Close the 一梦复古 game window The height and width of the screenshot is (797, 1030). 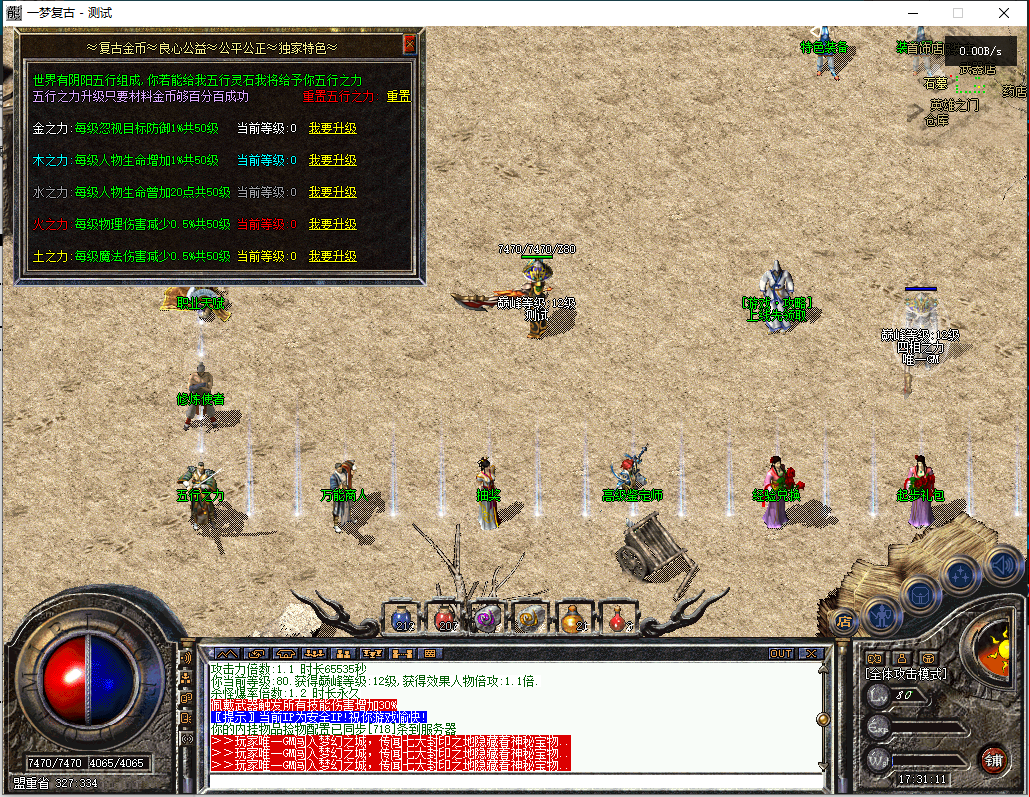(x=1003, y=13)
